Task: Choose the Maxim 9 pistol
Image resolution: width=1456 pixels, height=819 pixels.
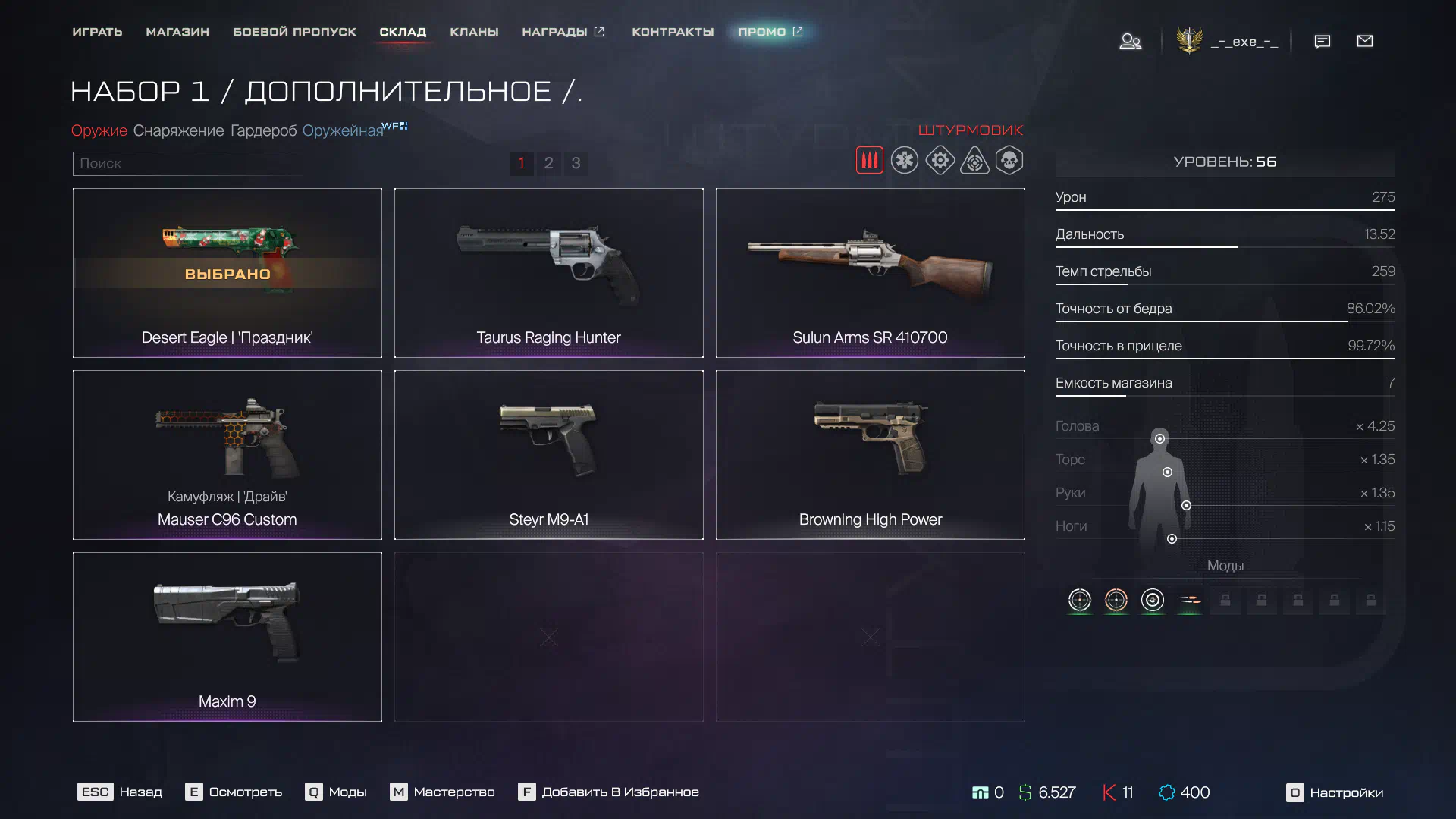Action: [x=227, y=637]
